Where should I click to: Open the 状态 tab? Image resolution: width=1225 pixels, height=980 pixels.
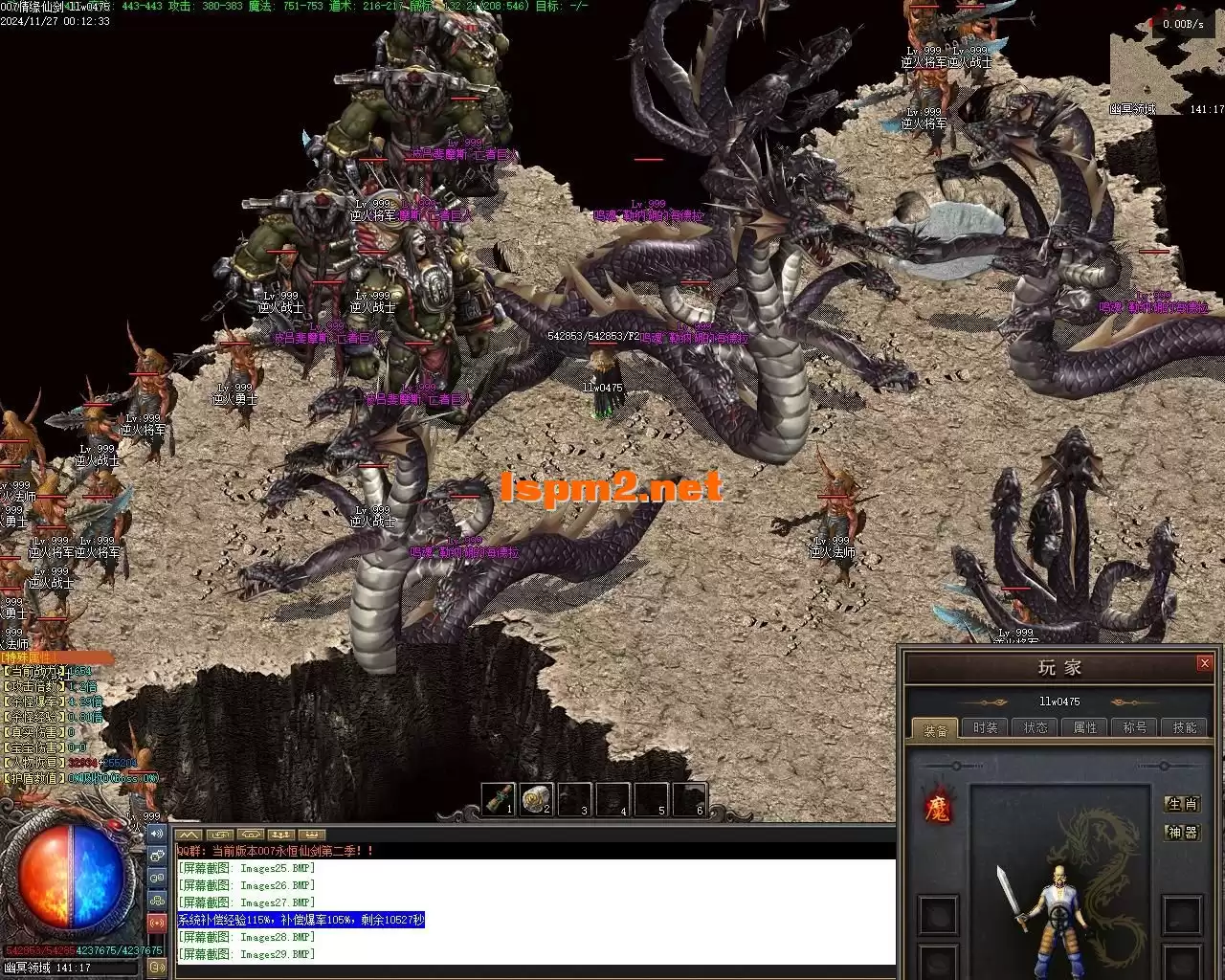(x=1035, y=727)
